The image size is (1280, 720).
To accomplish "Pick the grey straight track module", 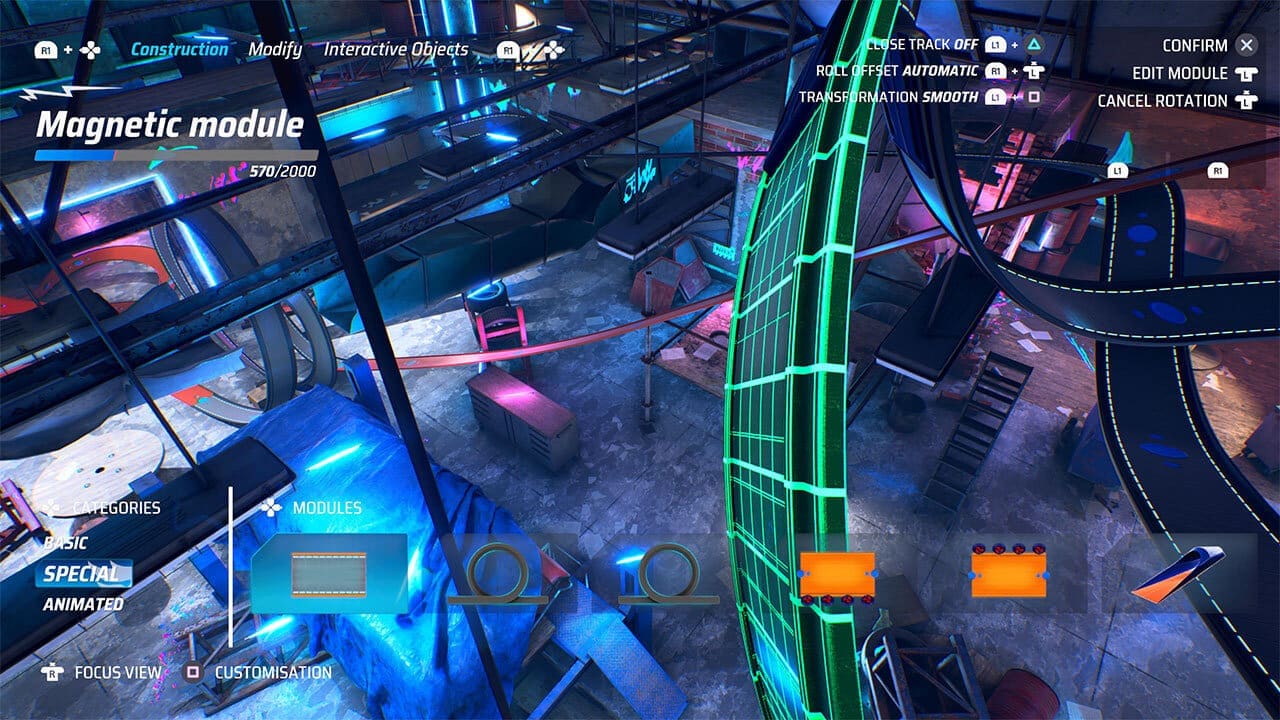I will point(329,574).
